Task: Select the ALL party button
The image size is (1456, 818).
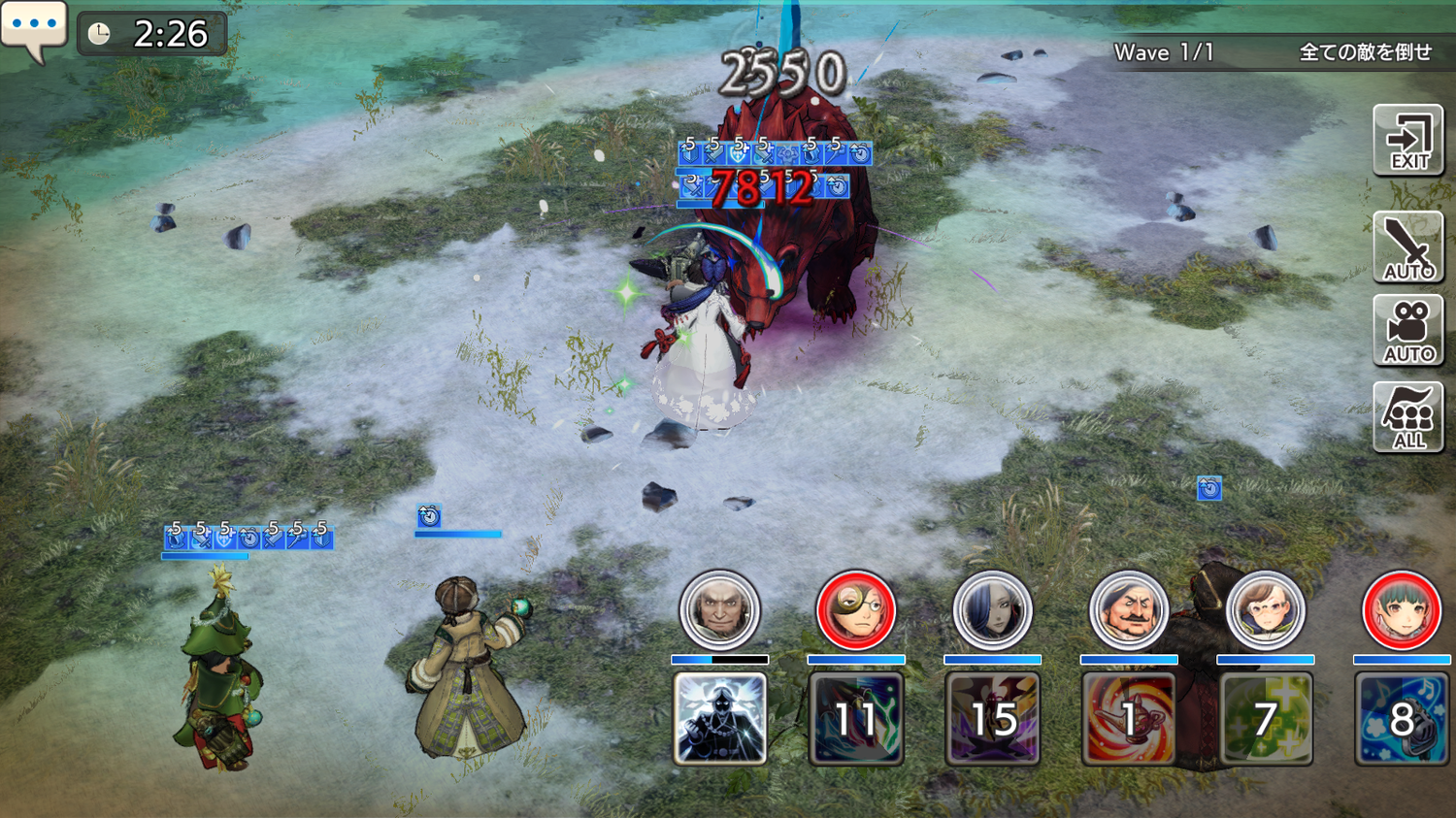Action: tap(1408, 417)
